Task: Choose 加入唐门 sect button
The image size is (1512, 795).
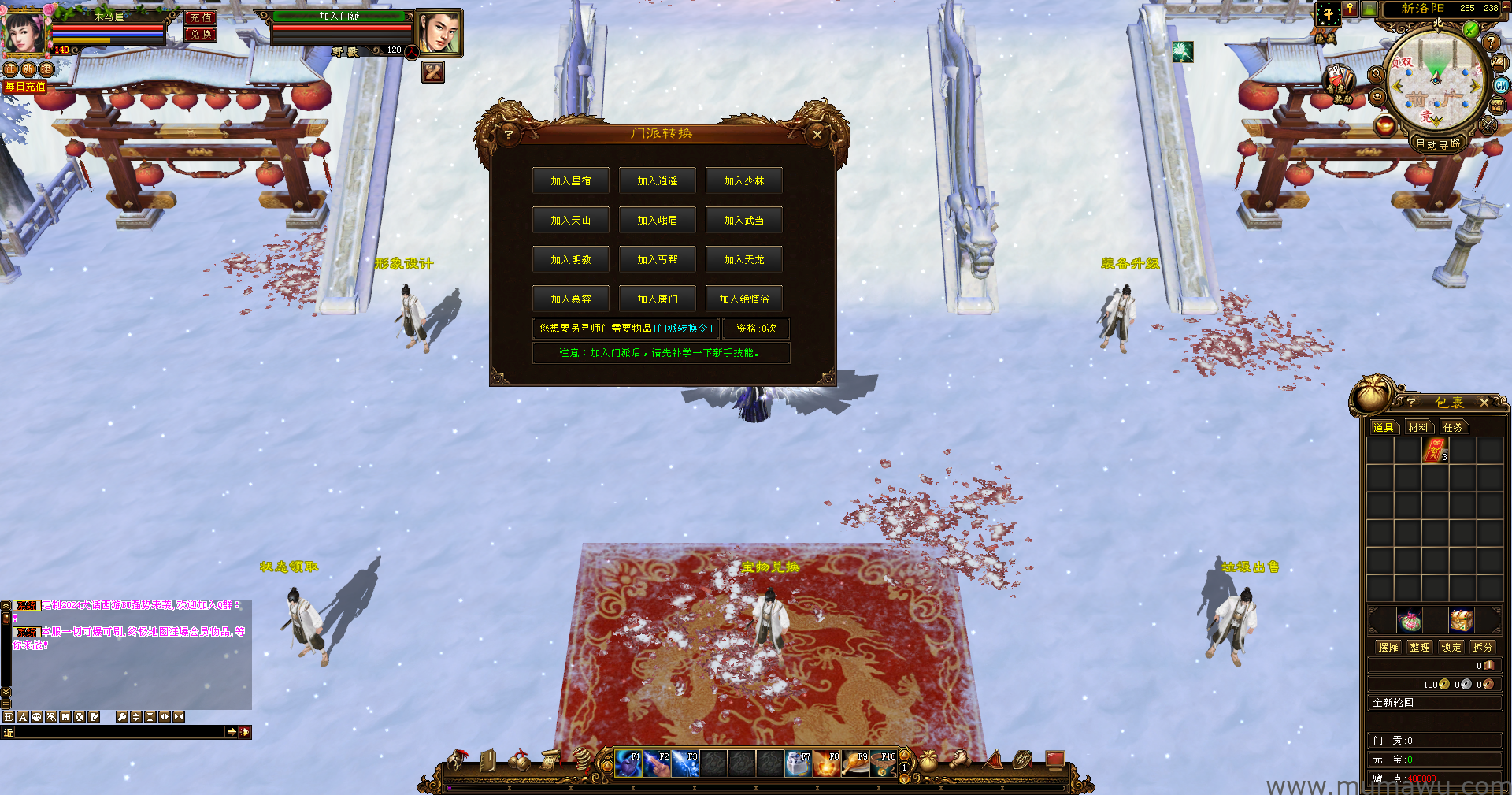Action: (658, 299)
